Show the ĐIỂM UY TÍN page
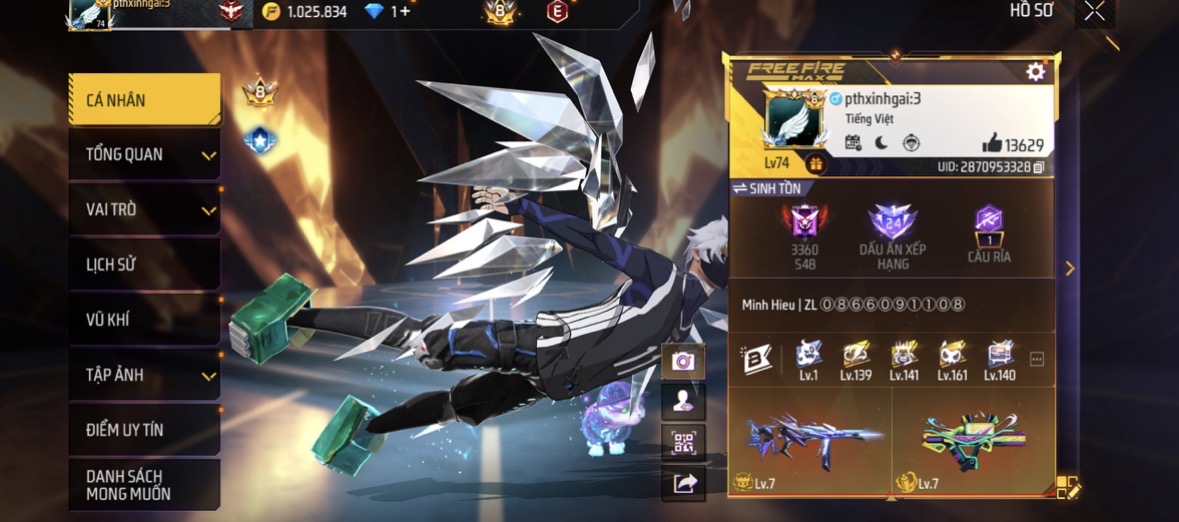This screenshot has height=522, width=1179. [144, 430]
